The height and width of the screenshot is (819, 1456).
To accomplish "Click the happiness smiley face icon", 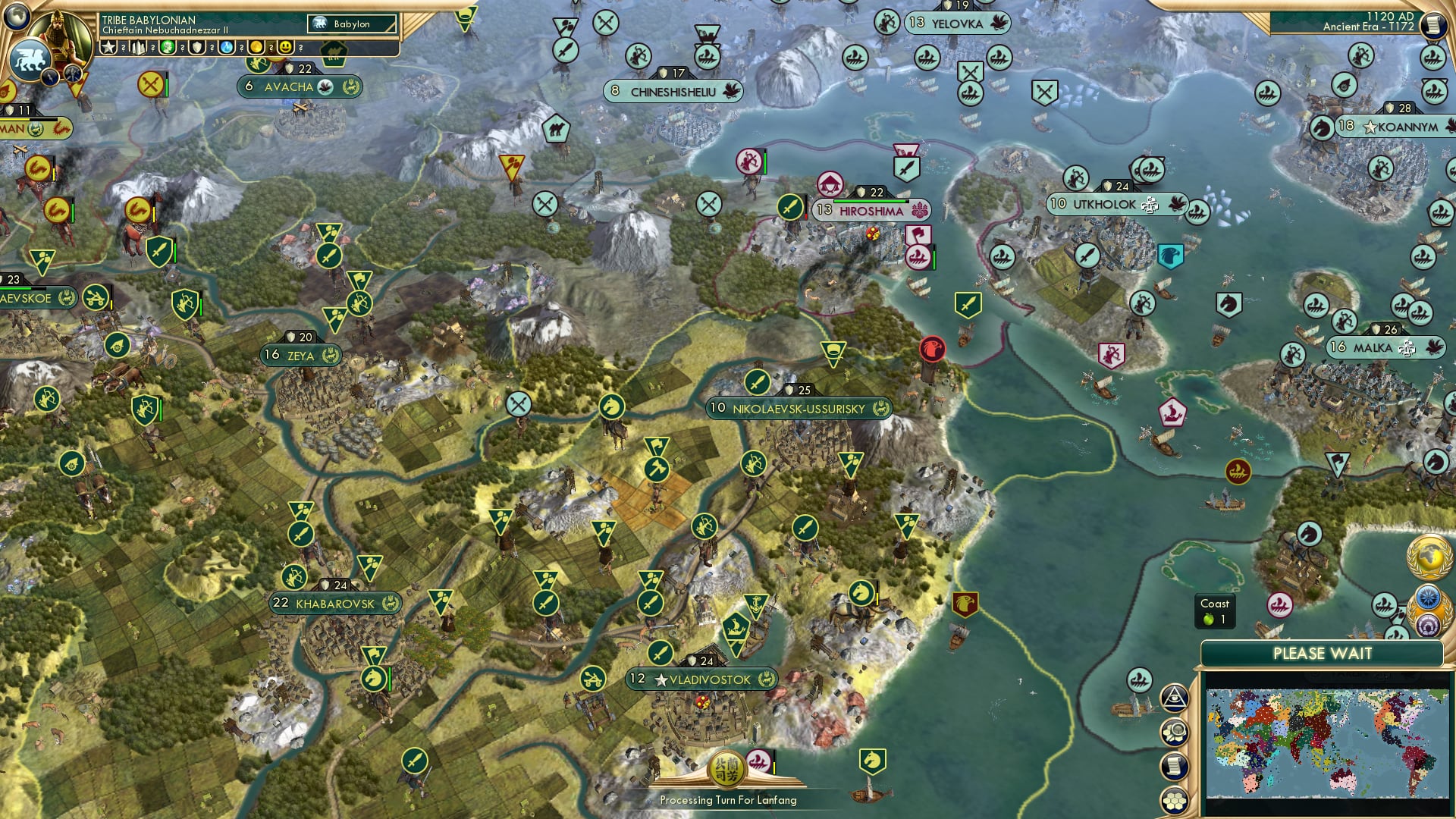I will click(x=284, y=49).
